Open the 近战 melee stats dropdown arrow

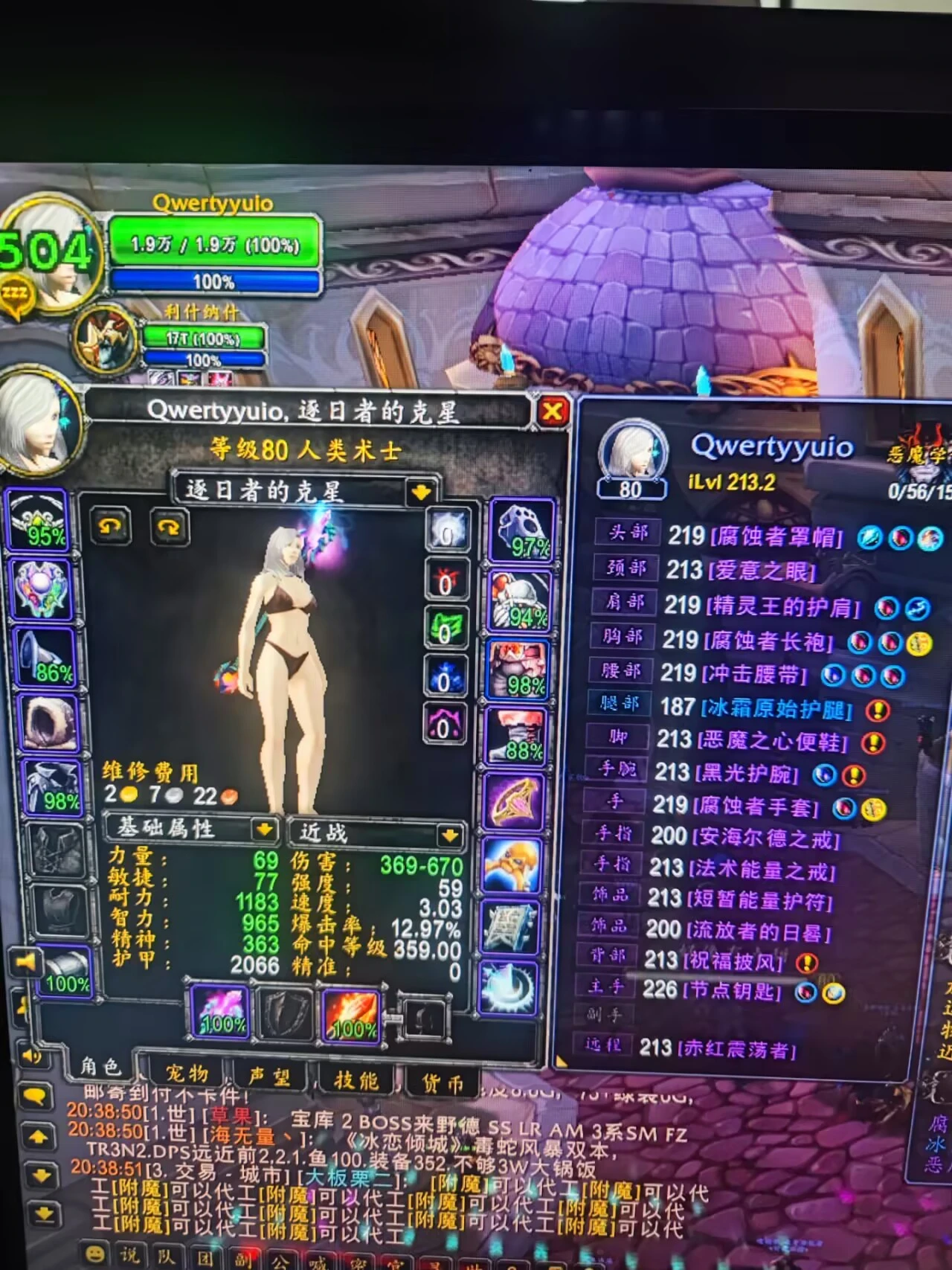point(449,835)
